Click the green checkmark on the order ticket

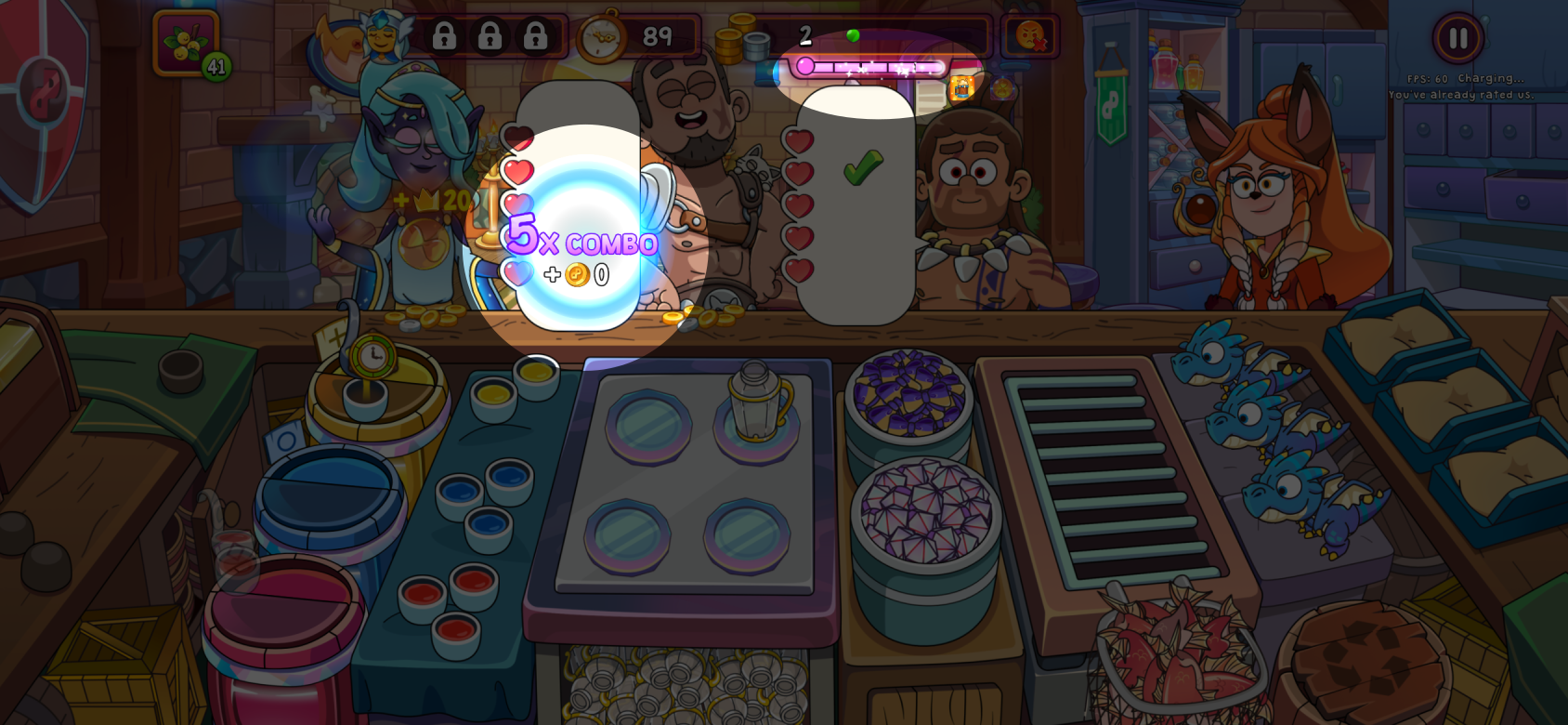[x=862, y=165]
